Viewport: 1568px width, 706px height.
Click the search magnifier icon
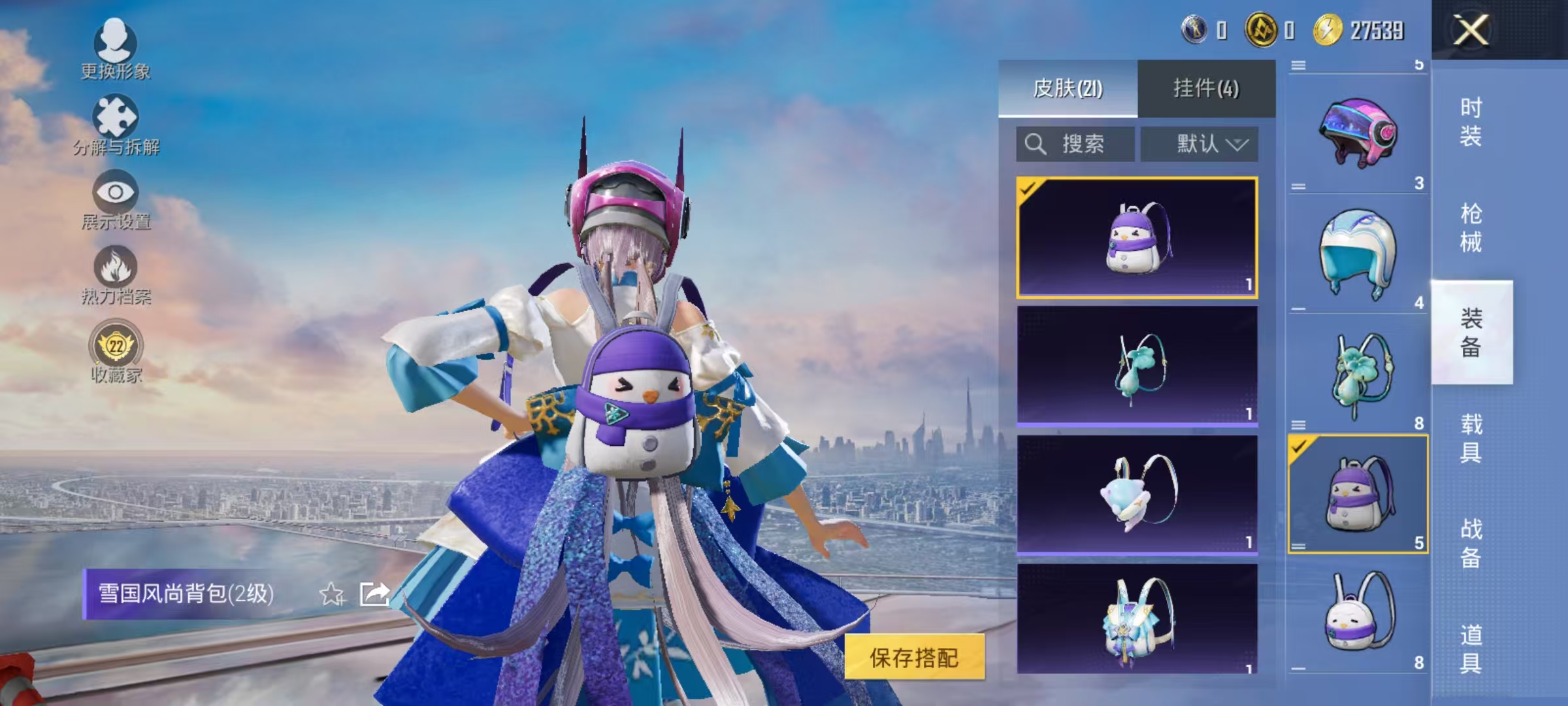pyautogui.click(x=1037, y=144)
